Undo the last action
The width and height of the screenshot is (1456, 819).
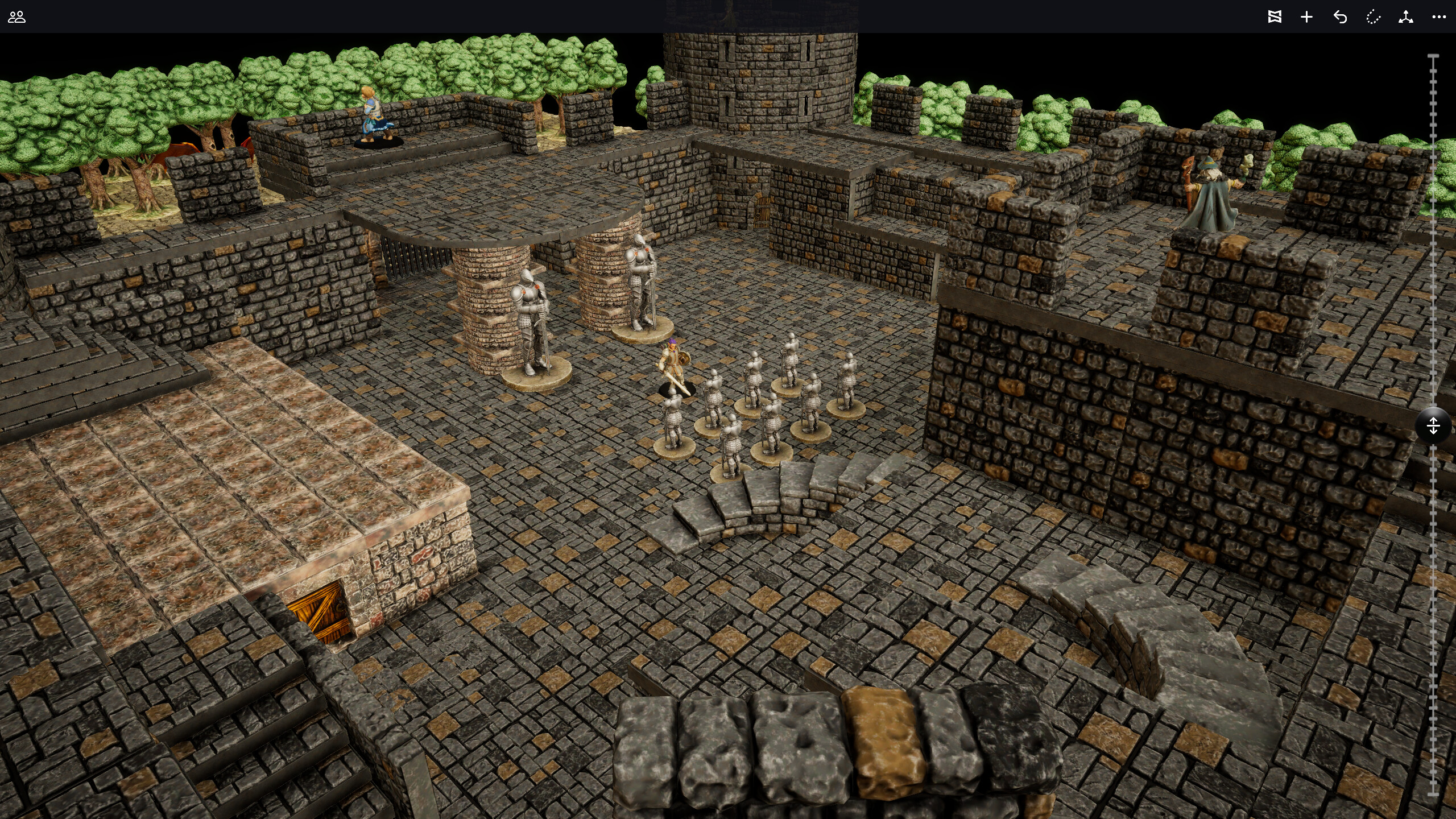[x=1340, y=17]
